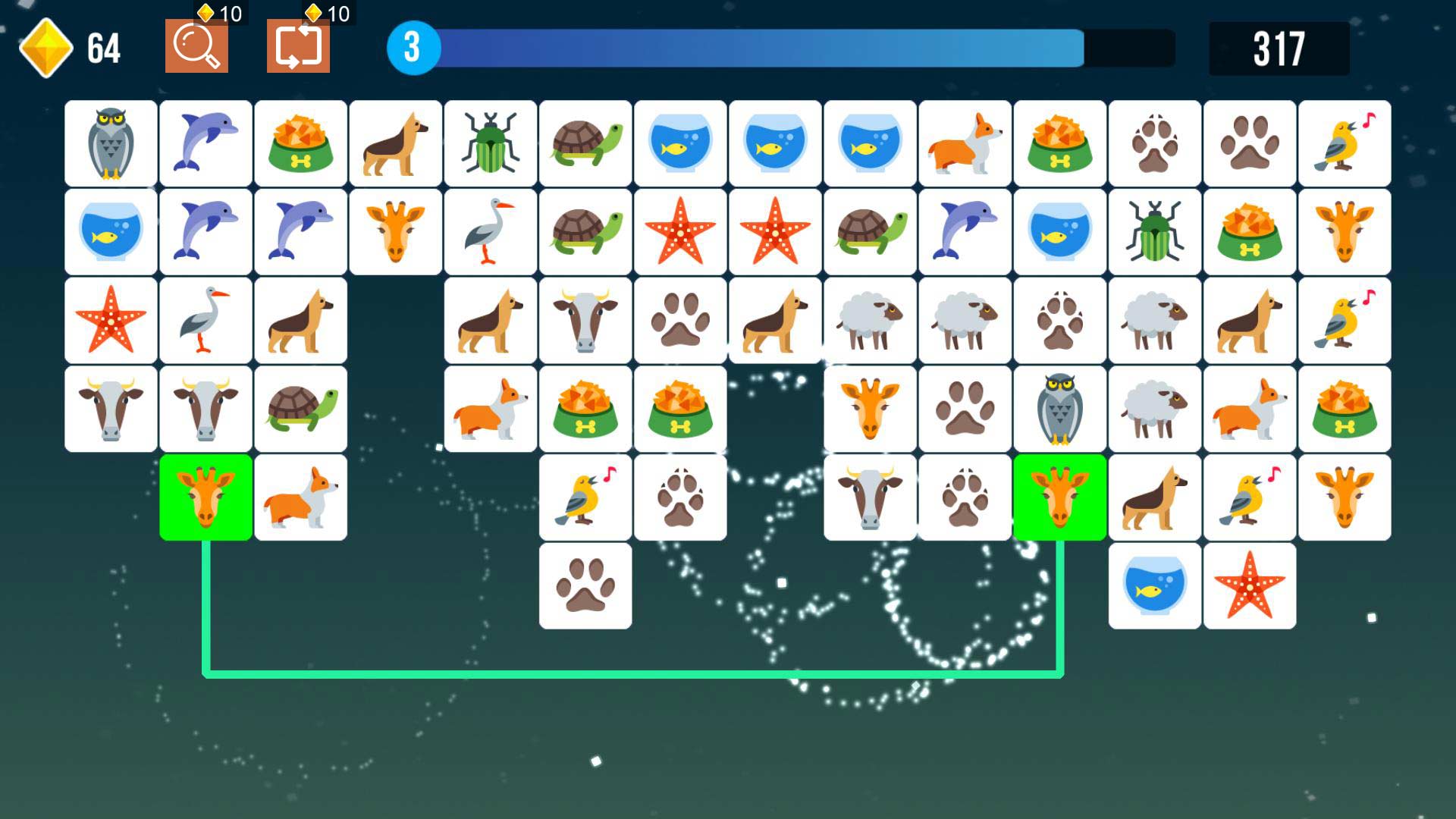This screenshot has height=819, width=1456.
Task: Click the green beetle tile in top row
Action: tap(491, 143)
